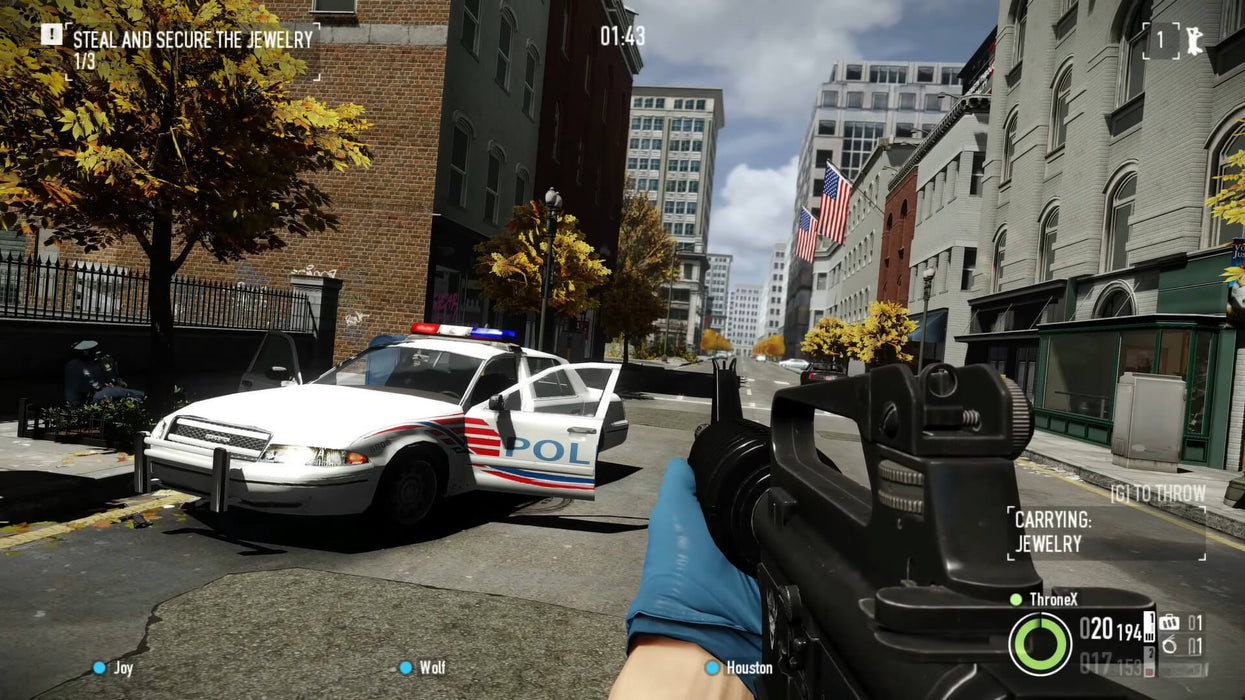The image size is (1245, 700).
Task: Click the hostage counter icon
Action: (1193, 41)
